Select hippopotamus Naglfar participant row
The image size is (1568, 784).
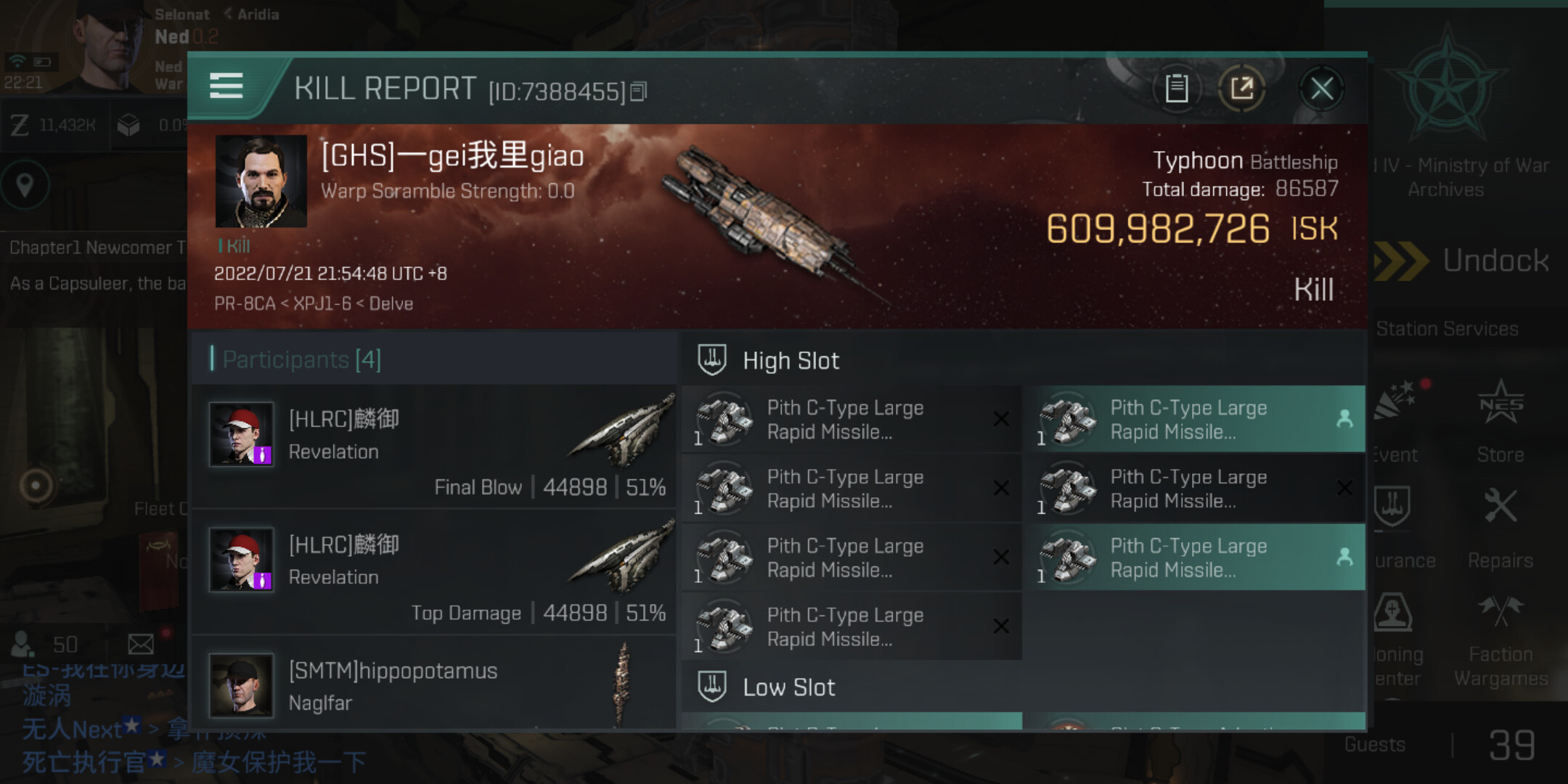436,686
